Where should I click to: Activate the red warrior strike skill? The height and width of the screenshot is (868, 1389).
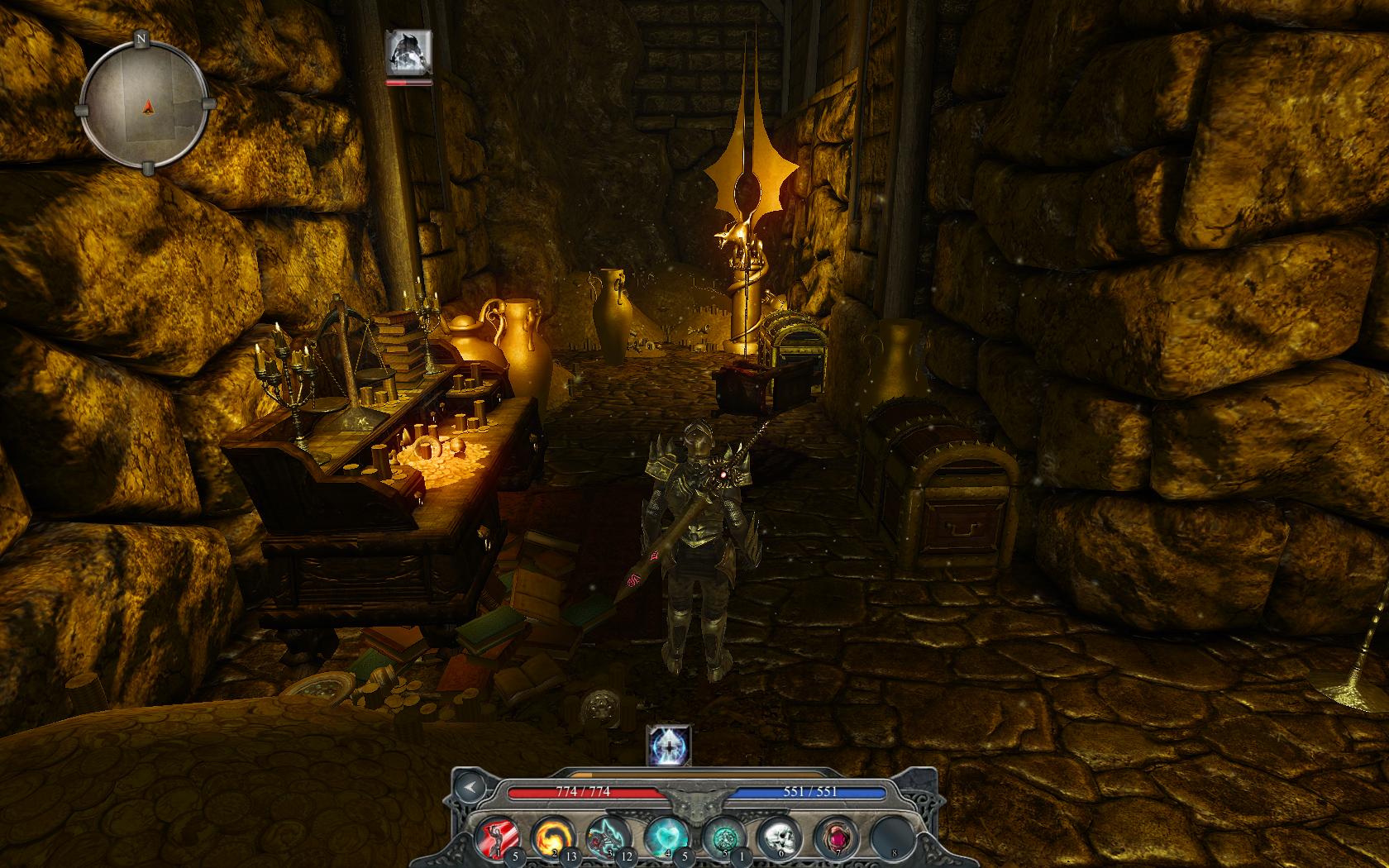coord(497,835)
